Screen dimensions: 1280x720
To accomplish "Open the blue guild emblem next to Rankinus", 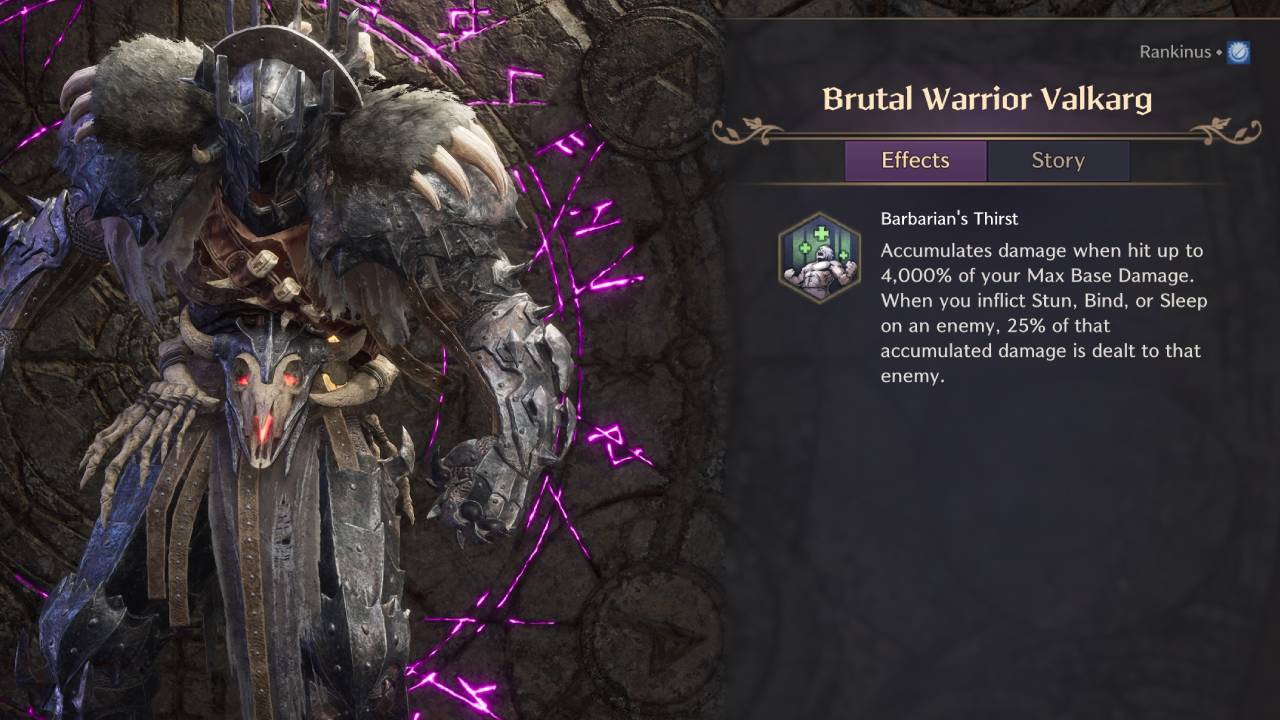I will coord(1237,51).
